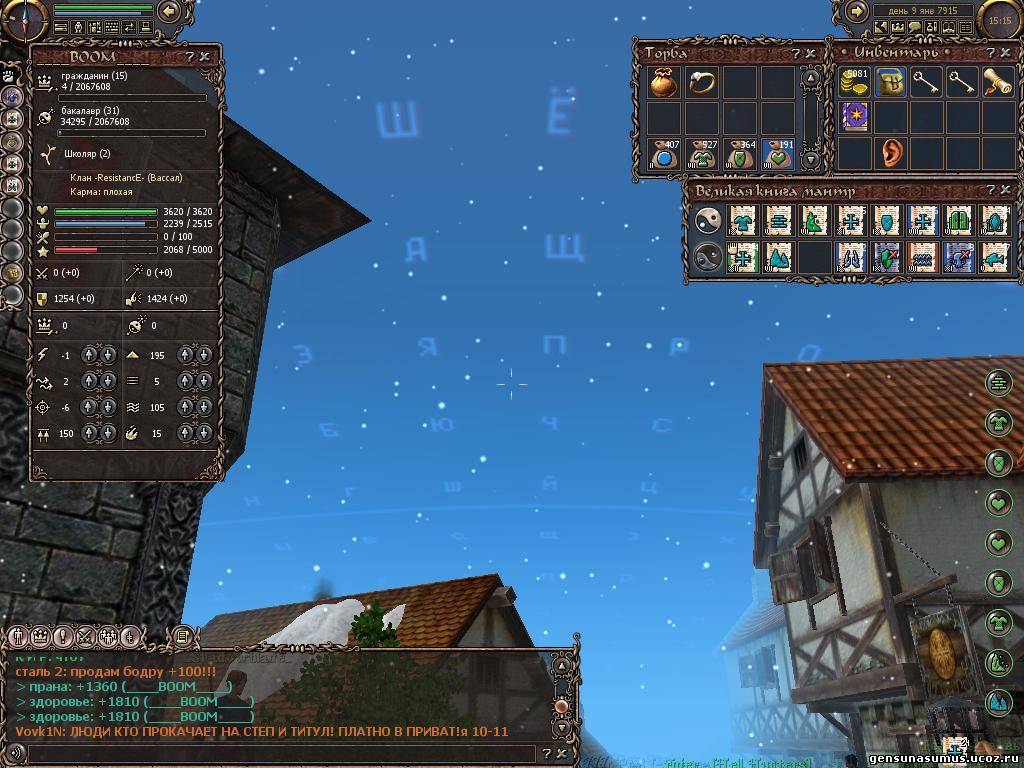Pick the blue orb pouch with 407
This screenshot has width=1024, height=768.
coord(663,154)
